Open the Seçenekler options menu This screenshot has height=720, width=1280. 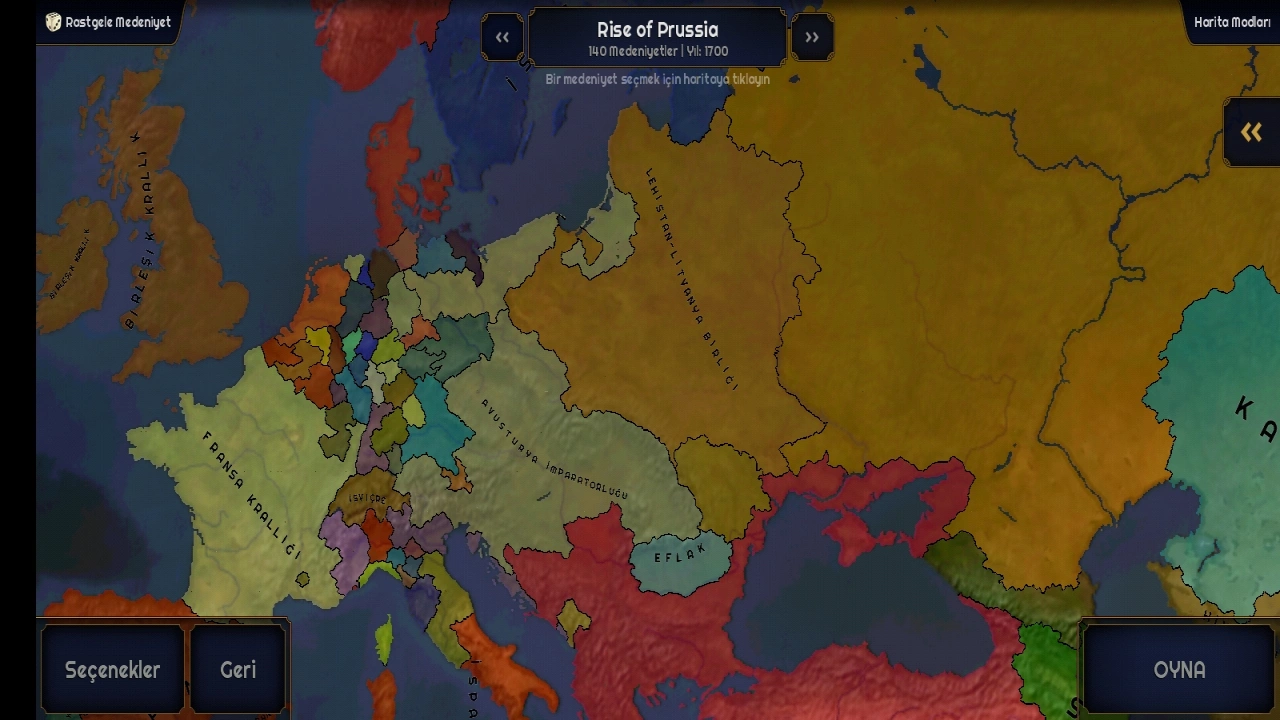112,669
